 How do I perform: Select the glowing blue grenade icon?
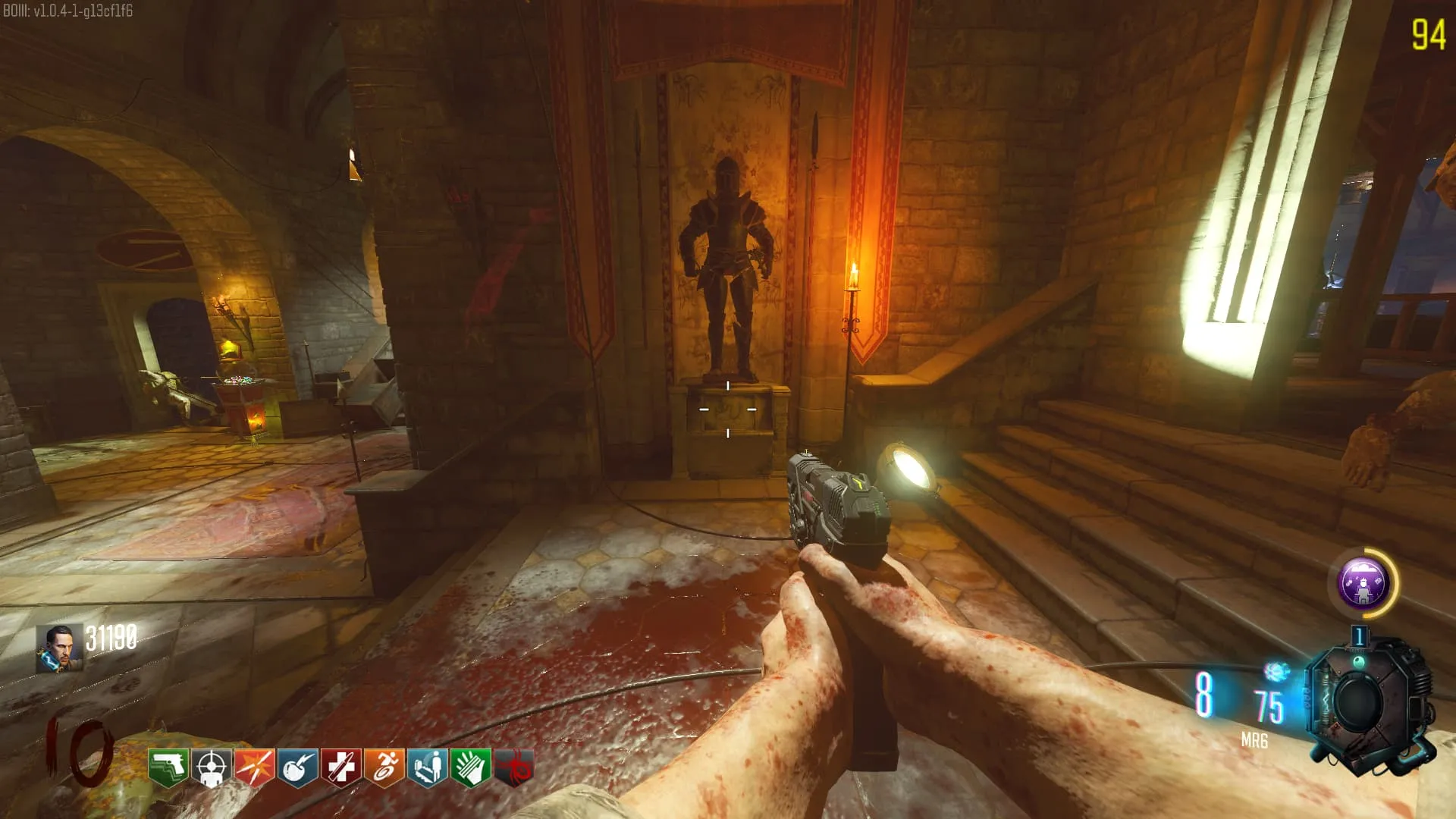[1276, 671]
